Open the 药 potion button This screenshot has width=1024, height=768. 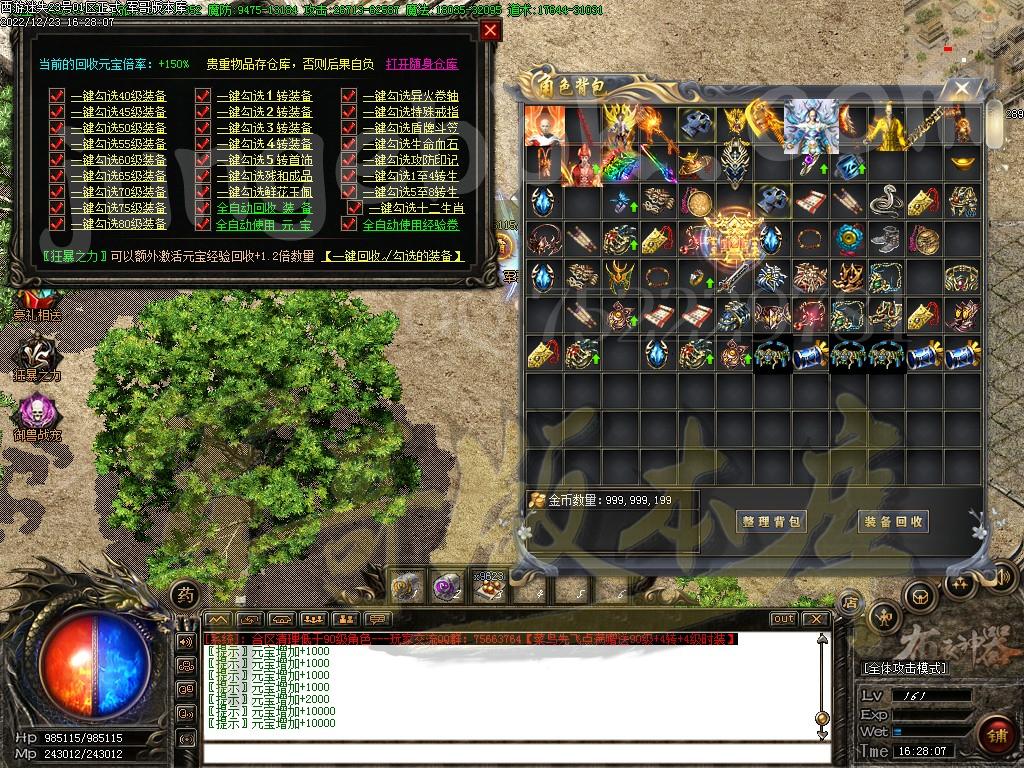[184, 594]
